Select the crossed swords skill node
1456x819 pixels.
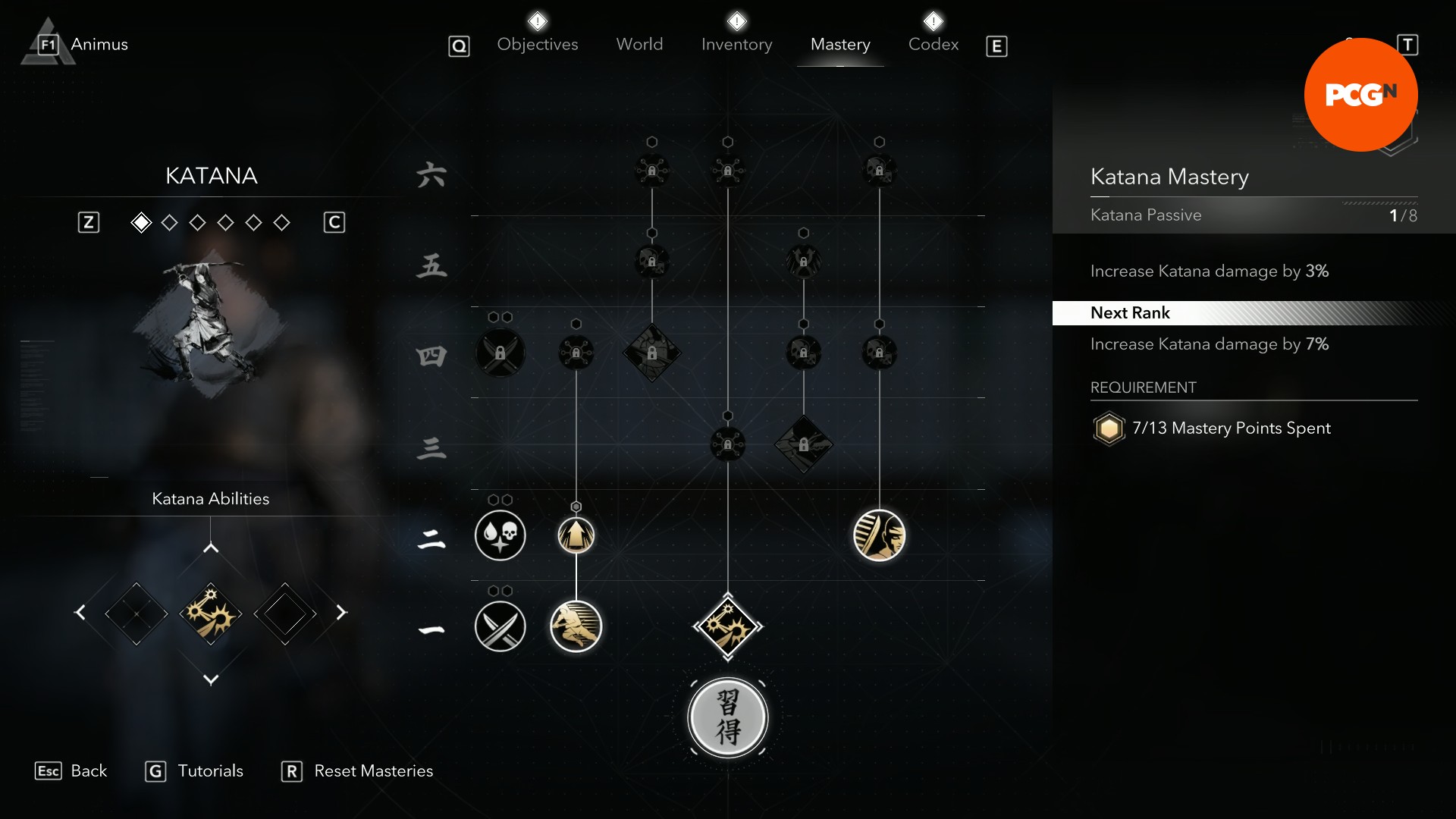pos(500,626)
